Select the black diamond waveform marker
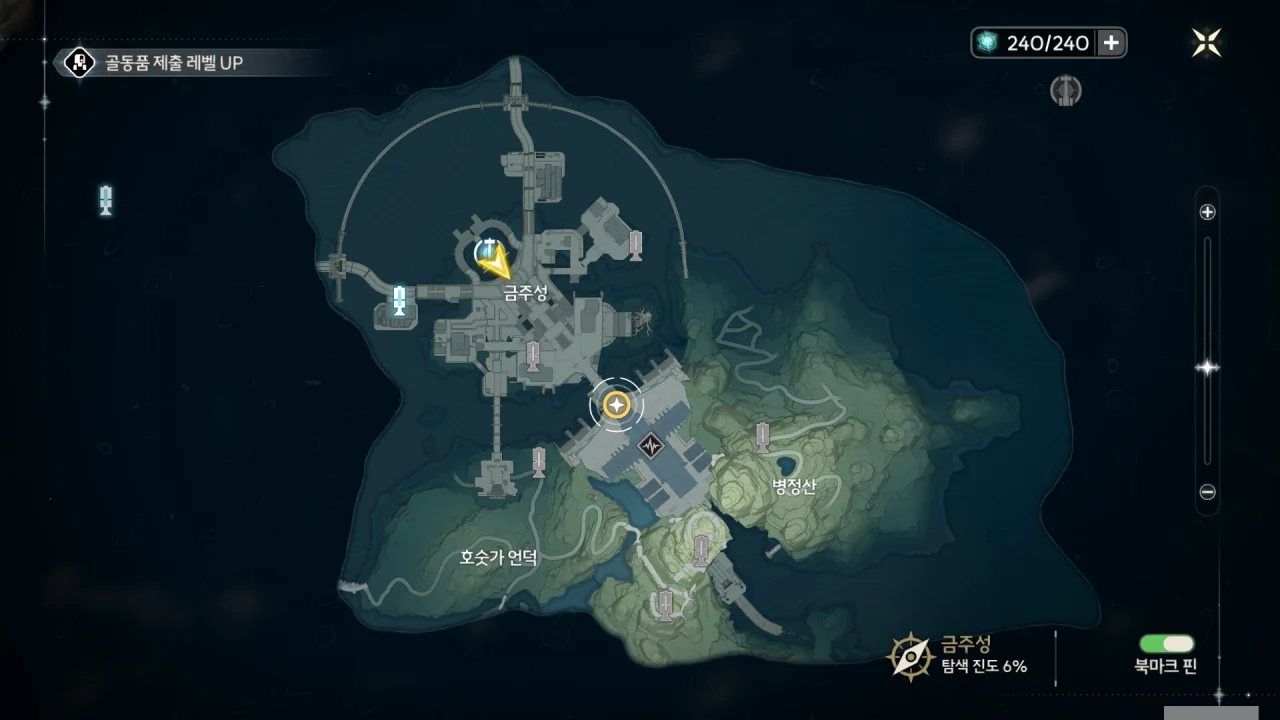The image size is (1280, 720). (x=652, y=444)
